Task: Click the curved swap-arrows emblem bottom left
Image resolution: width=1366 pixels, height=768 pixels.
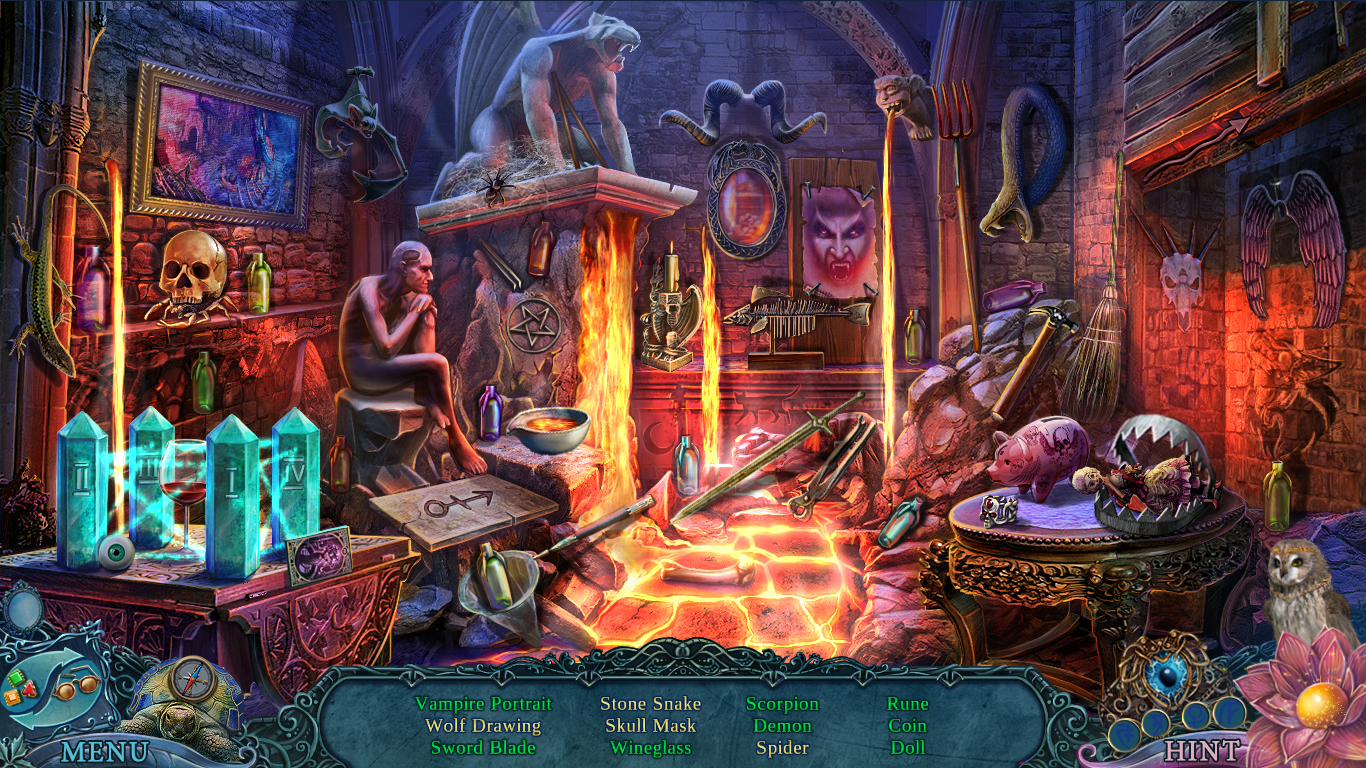Action: click(50, 691)
